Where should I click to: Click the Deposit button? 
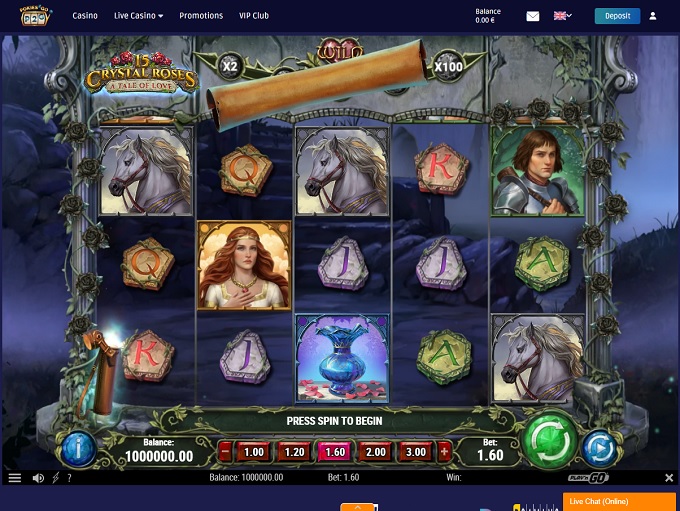point(617,16)
